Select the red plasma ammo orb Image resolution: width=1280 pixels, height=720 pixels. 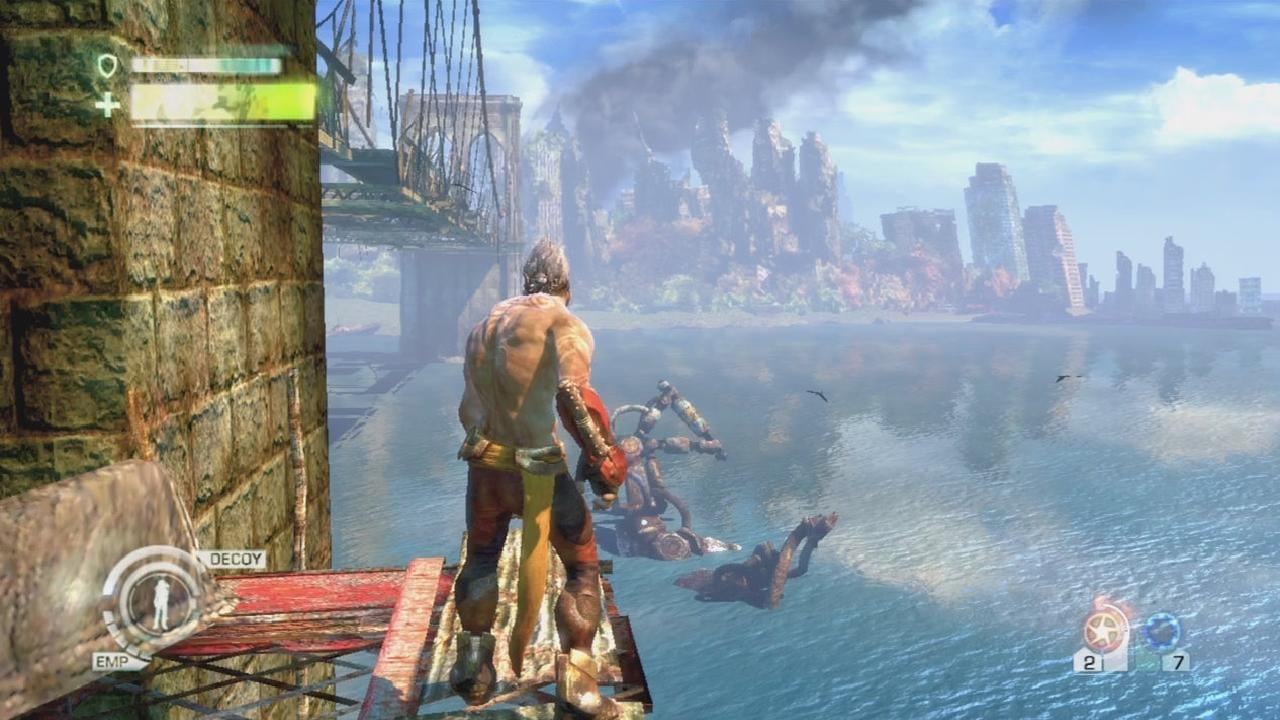click(1103, 630)
